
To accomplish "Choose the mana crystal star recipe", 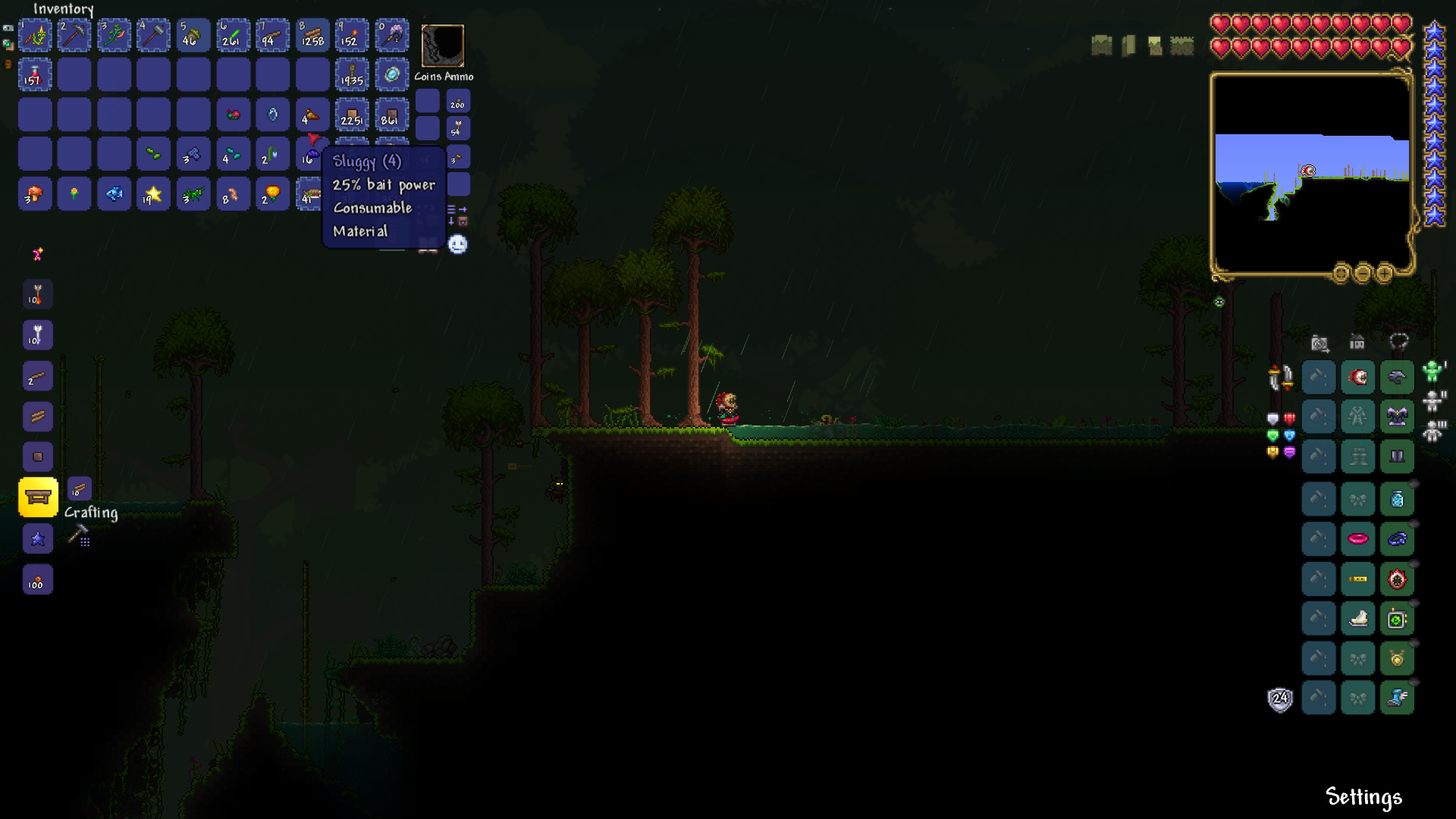I will (x=38, y=539).
